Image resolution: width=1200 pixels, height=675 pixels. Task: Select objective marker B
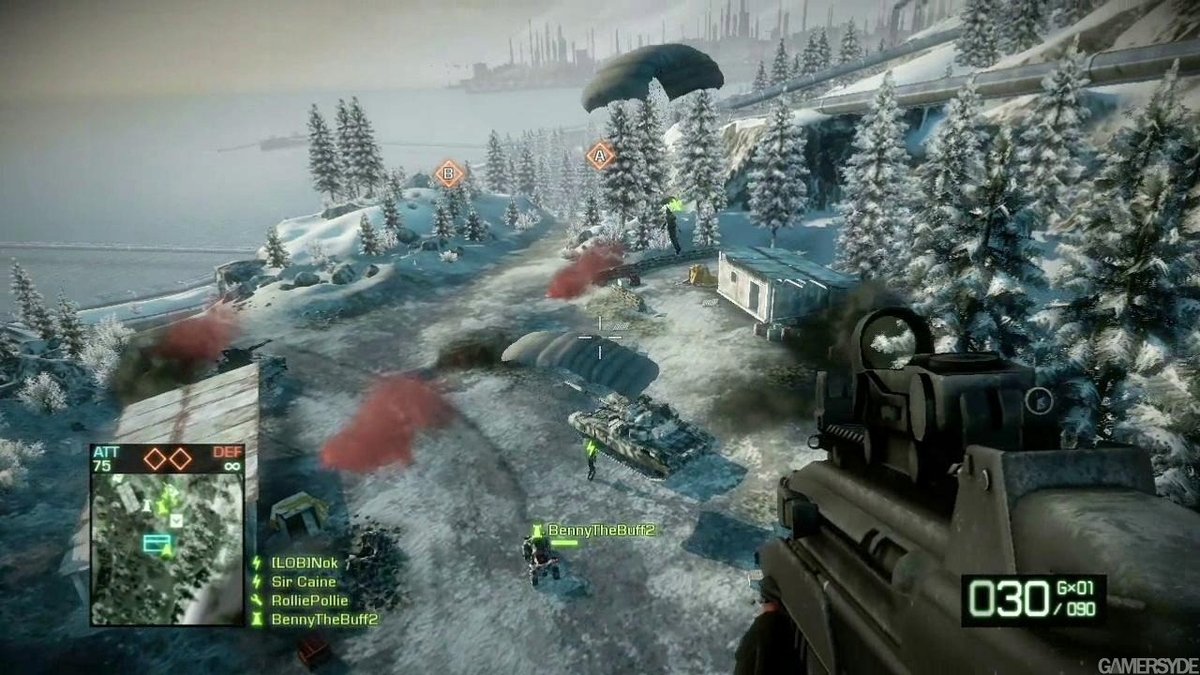[x=449, y=174]
